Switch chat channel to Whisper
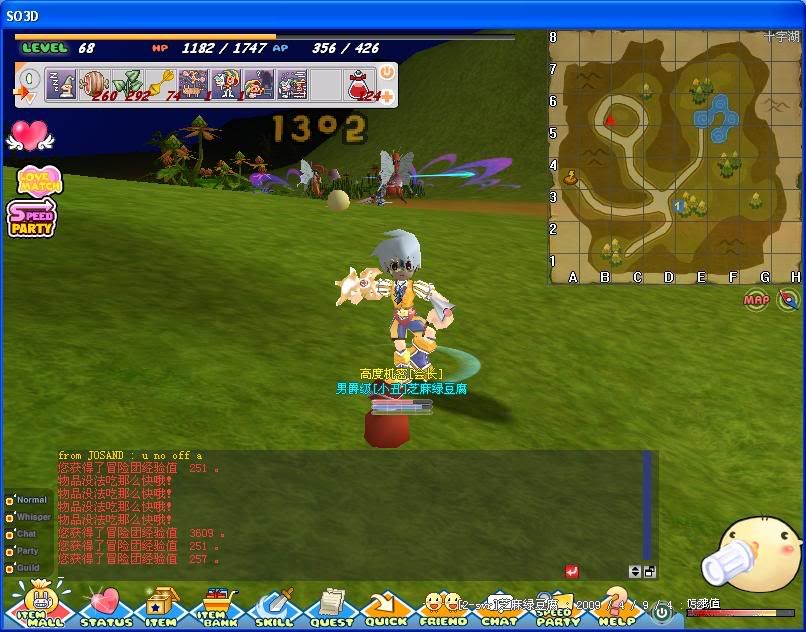This screenshot has height=632, width=806. (28, 517)
